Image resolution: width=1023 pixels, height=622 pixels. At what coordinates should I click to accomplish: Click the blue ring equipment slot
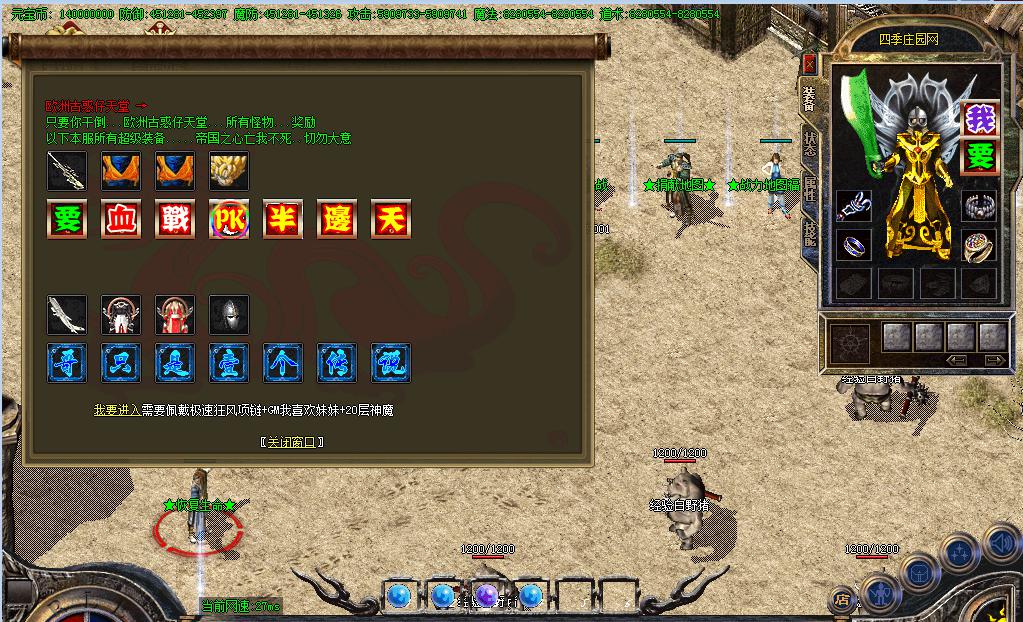(853, 245)
